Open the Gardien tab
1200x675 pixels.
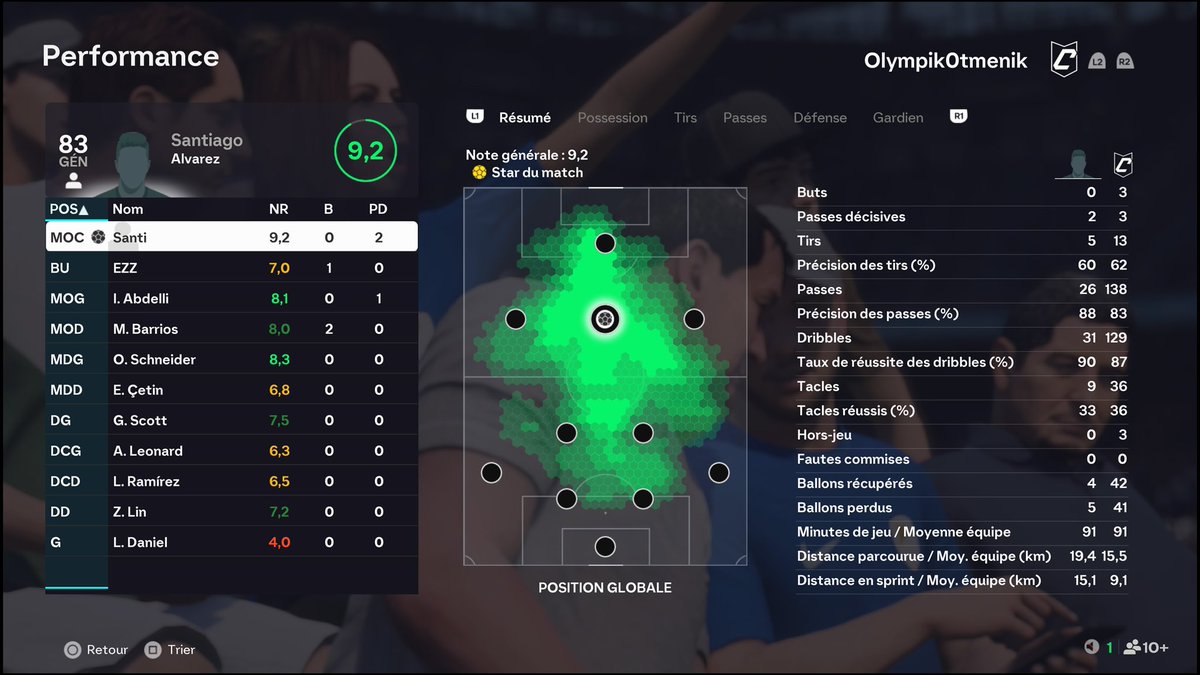click(898, 118)
